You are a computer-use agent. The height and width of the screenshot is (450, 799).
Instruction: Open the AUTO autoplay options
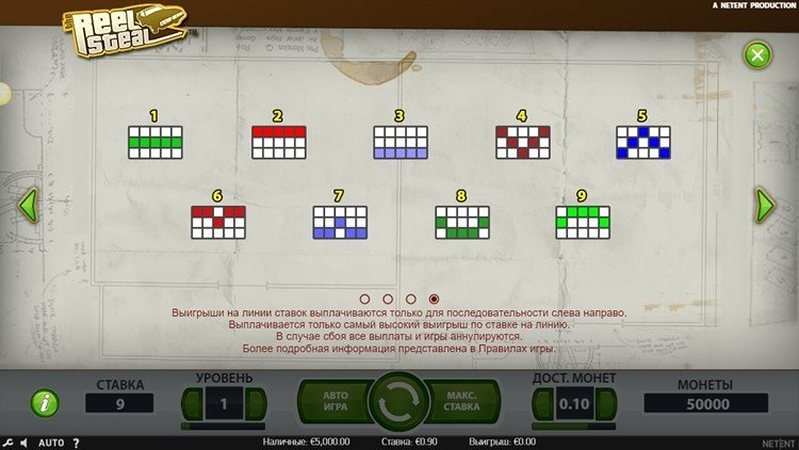(x=52, y=442)
